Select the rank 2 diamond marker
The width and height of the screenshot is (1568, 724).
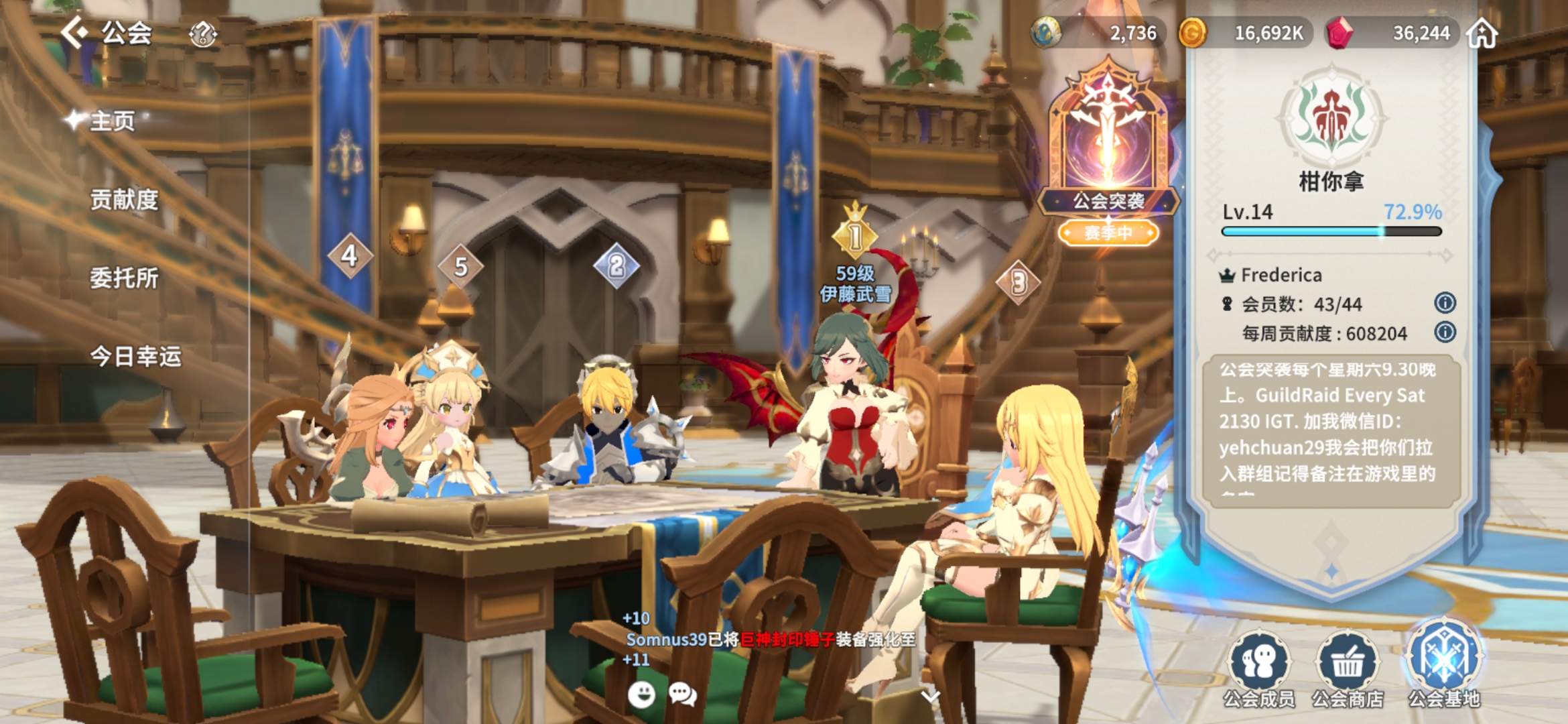tap(616, 266)
